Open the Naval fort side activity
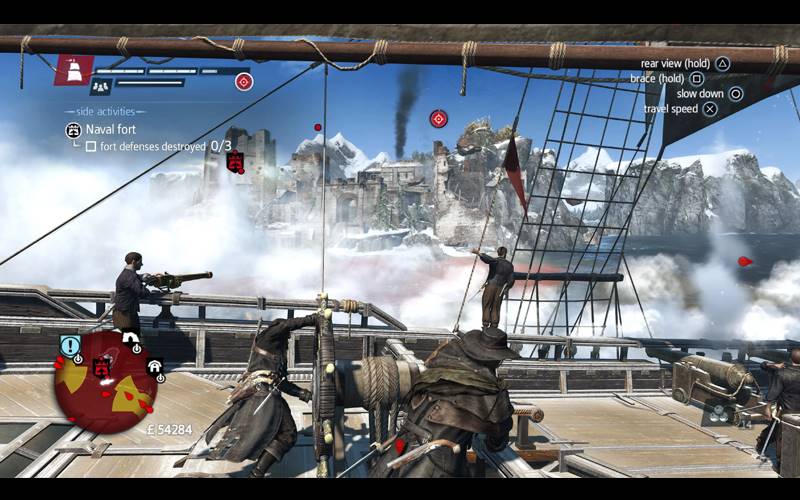Screen dimensions: 800x500 point(110,129)
